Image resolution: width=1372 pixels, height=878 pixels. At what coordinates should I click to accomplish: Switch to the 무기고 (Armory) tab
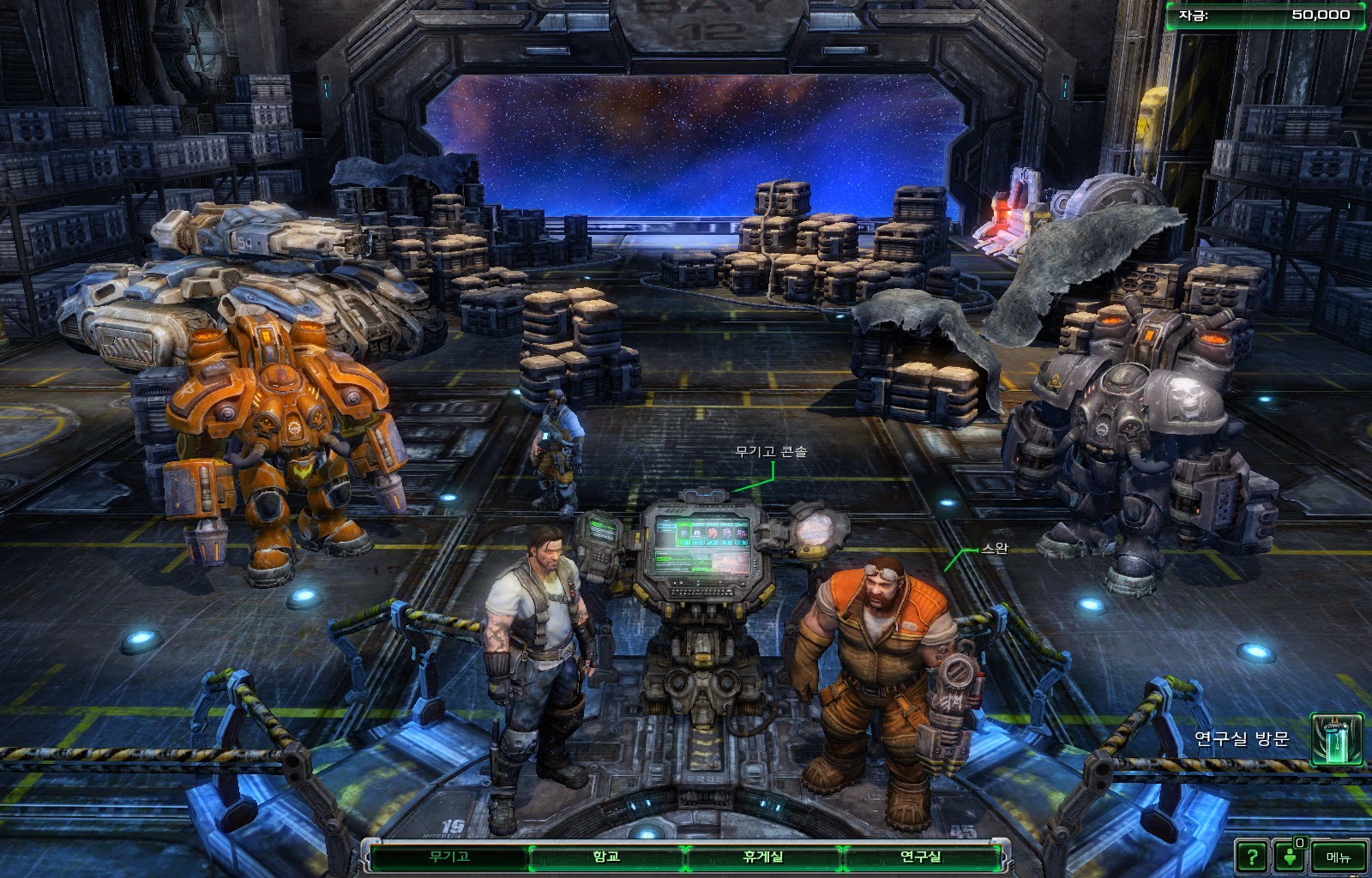pyautogui.click(x=449, y=857)
